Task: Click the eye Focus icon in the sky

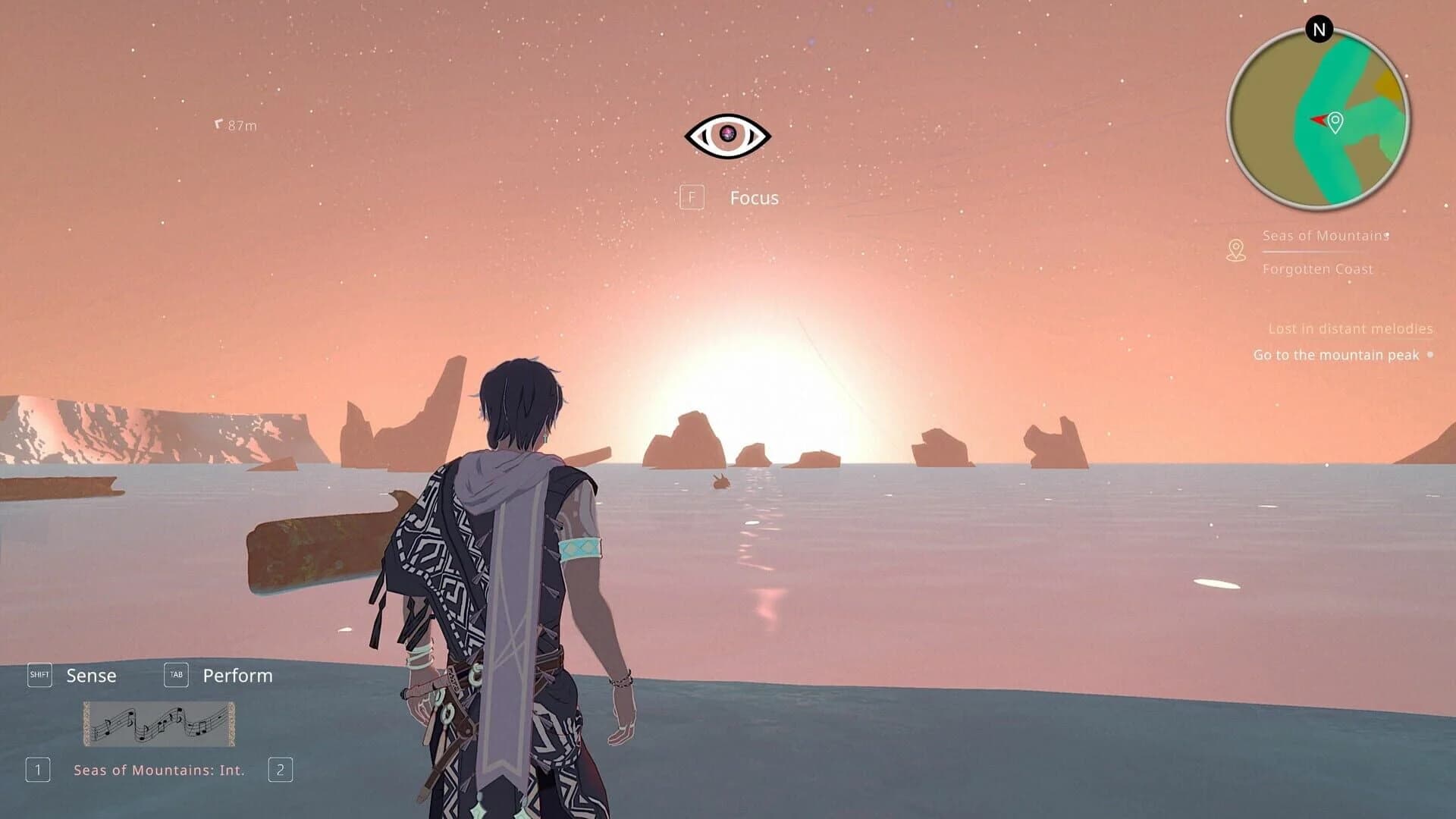Action: (730, 133)
